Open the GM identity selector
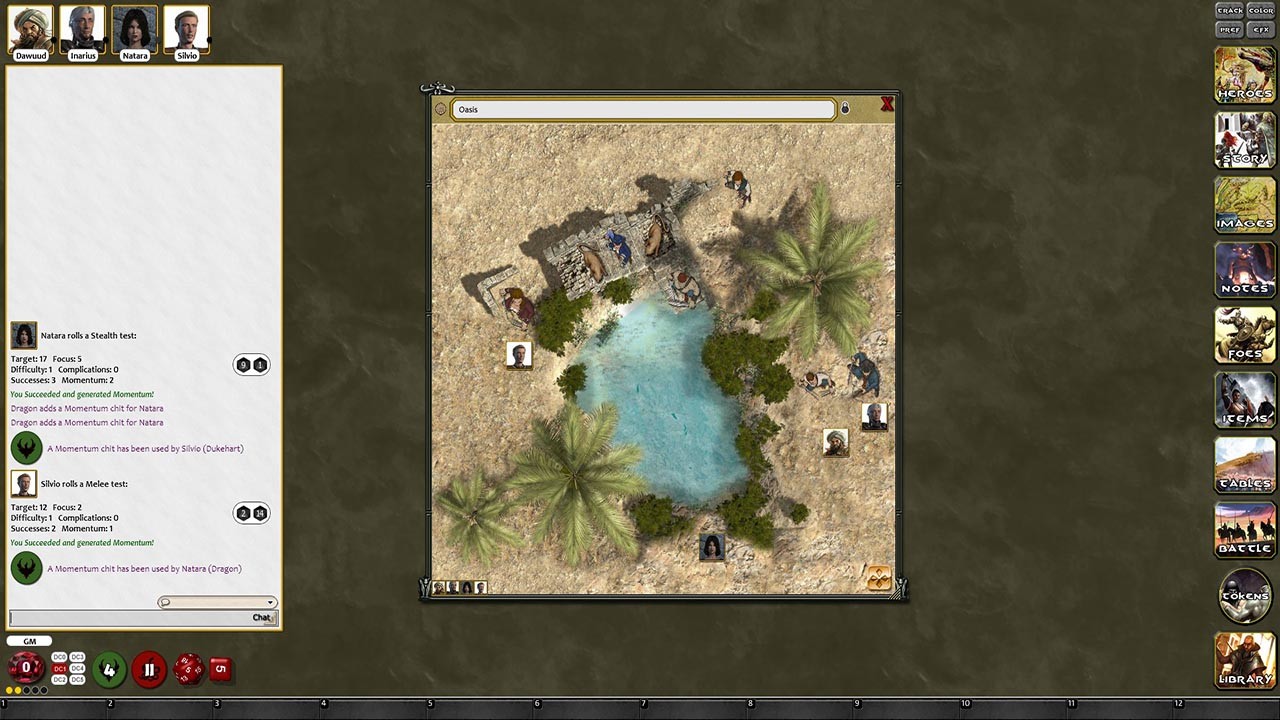 click(x=29, y=640)
